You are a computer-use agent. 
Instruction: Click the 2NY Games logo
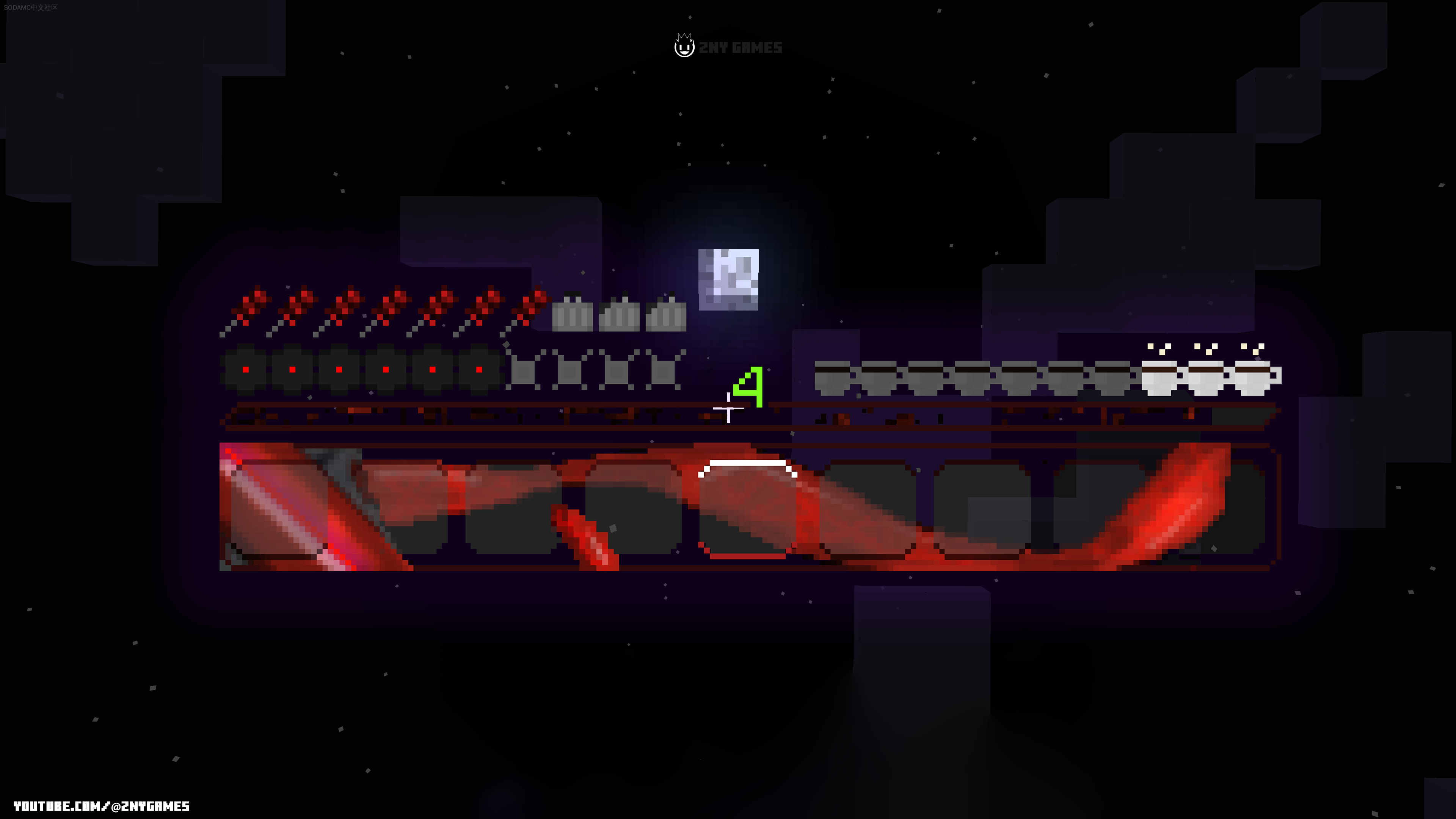[x=728, y=46]
